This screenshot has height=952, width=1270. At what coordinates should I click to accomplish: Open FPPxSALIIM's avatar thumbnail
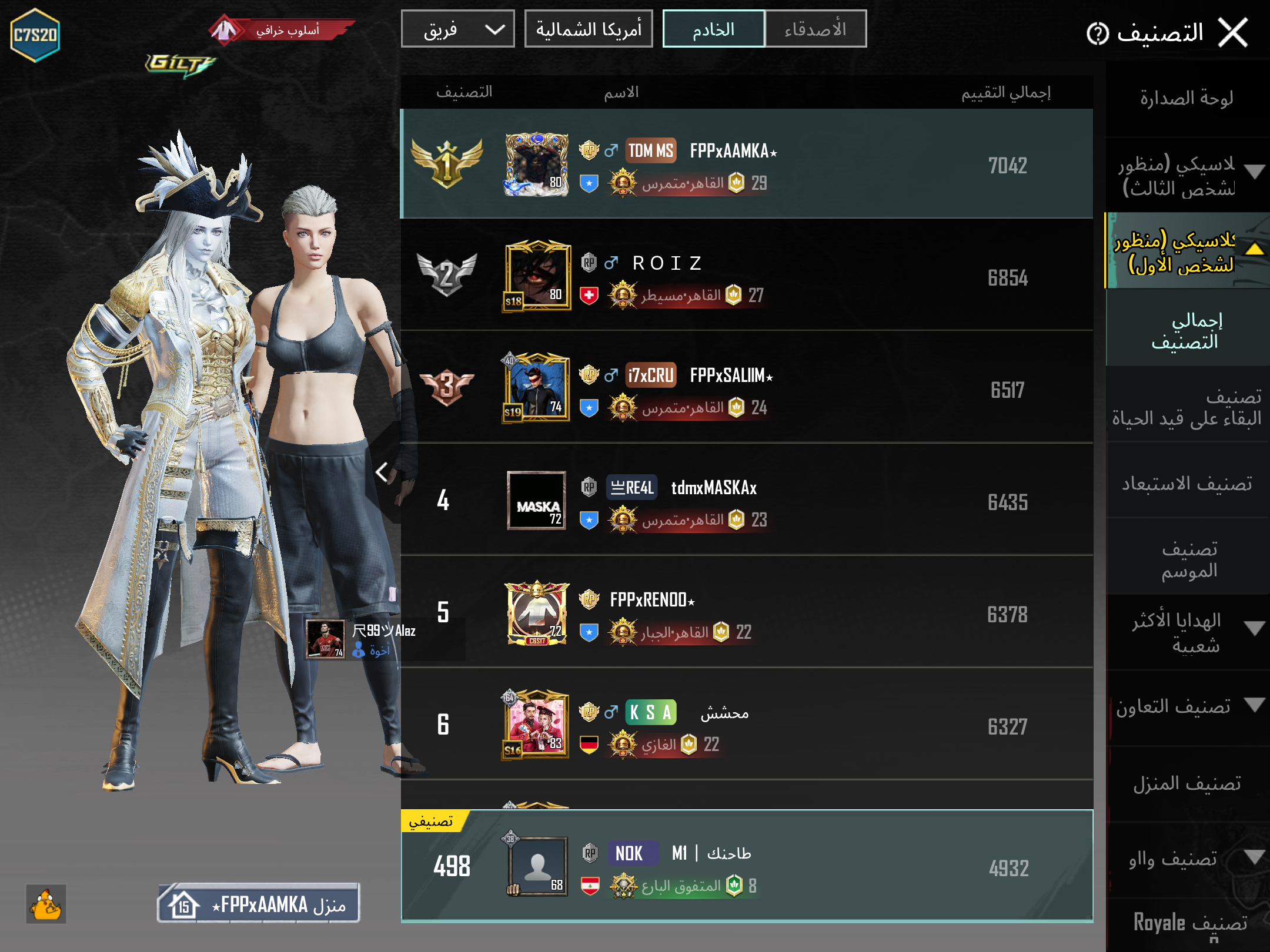536,388
